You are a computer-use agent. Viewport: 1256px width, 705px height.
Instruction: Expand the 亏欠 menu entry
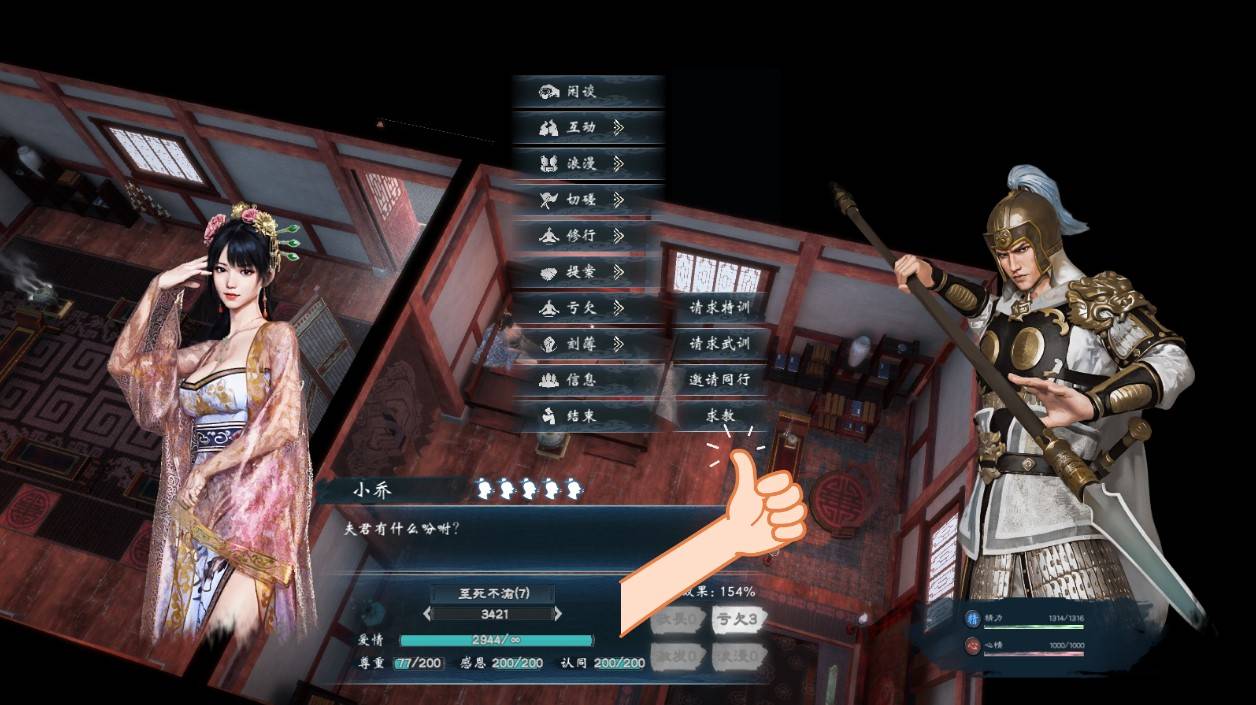point(588,307)
